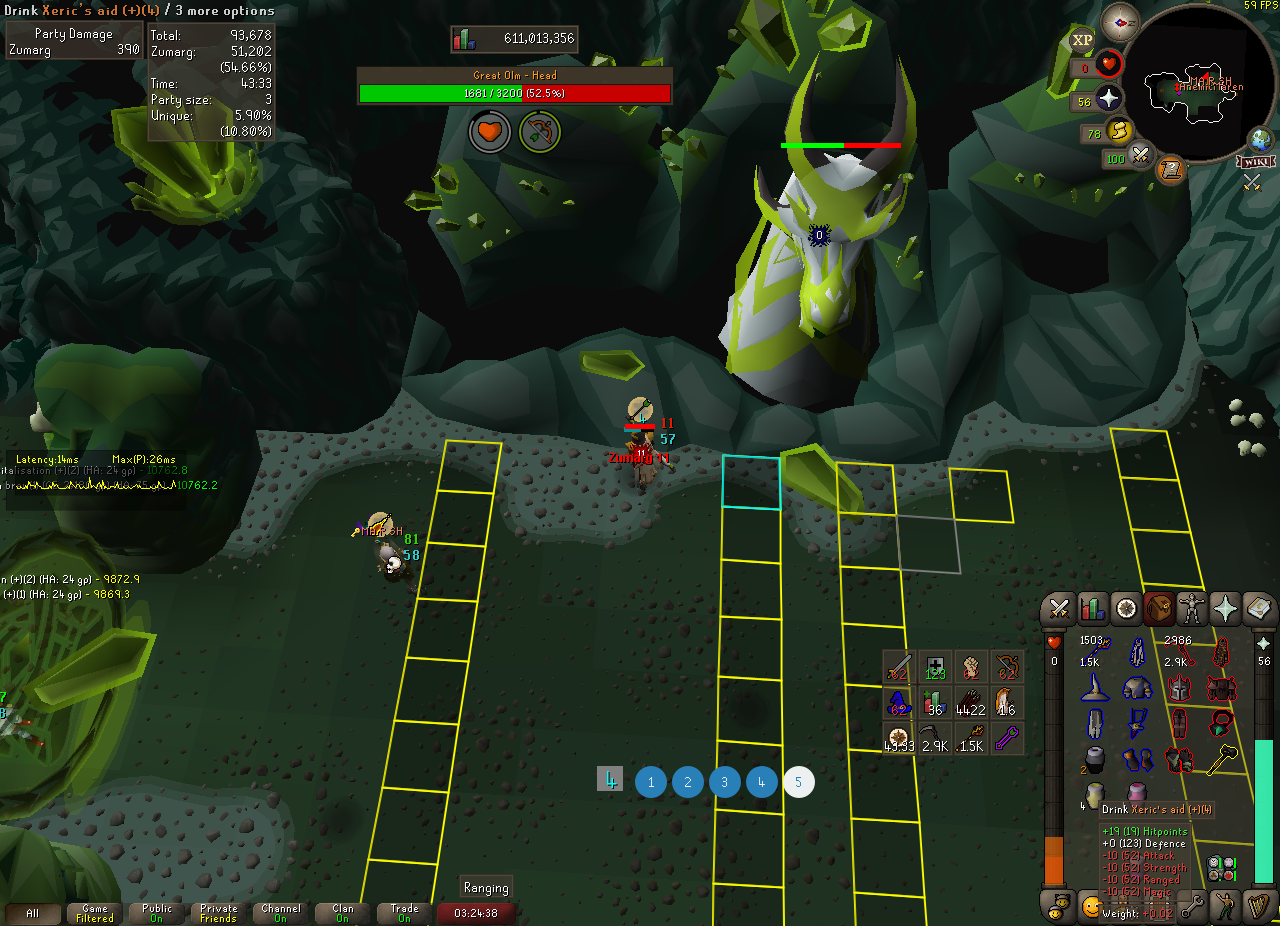Select the dragon warhammer in inventory
Viewport: 1280px width, 926px height.
pos(1222,759)
